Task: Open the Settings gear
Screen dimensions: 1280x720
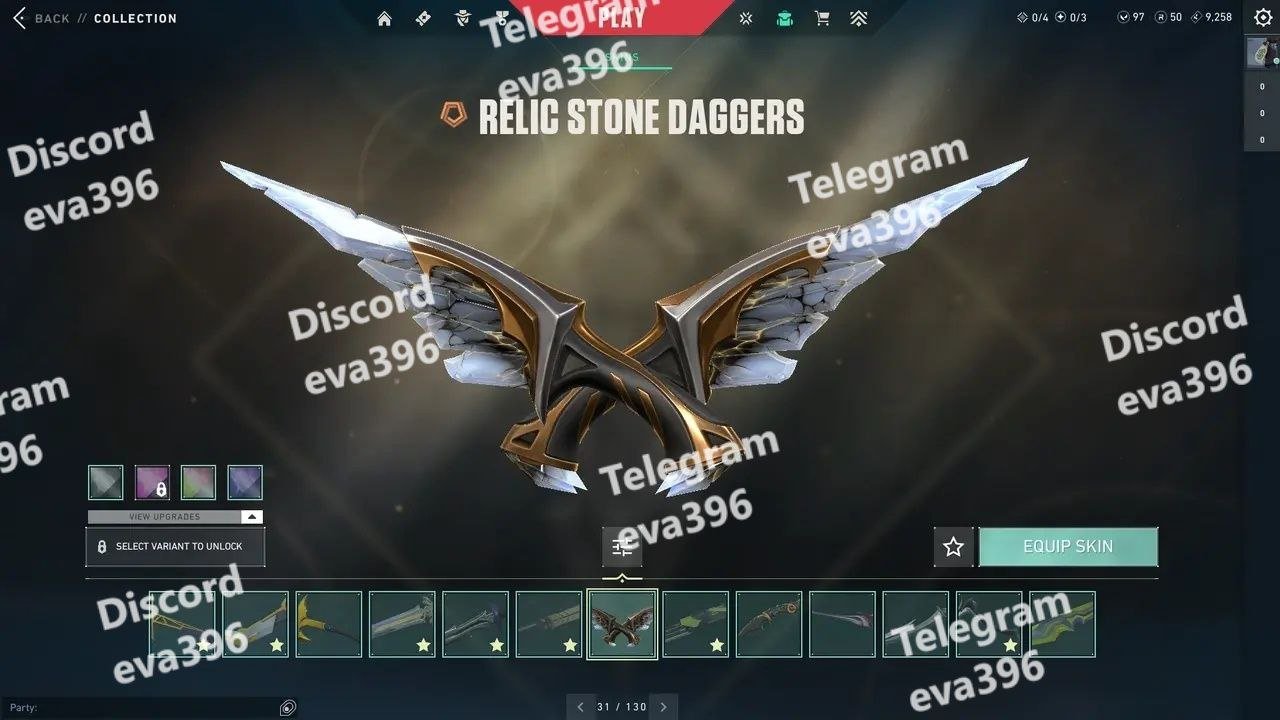Action: click(1262, 17)
